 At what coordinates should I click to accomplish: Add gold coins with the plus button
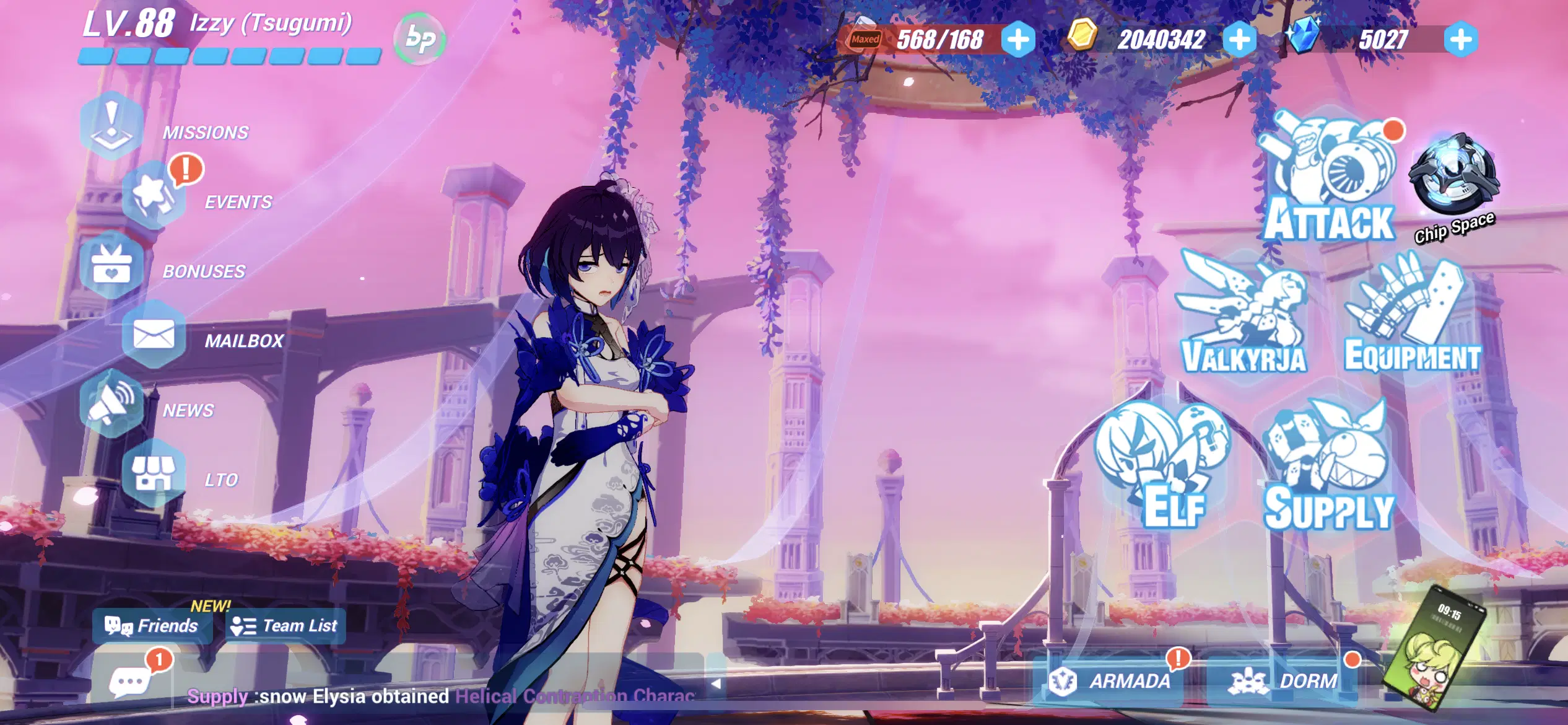tap(1240, 40)
